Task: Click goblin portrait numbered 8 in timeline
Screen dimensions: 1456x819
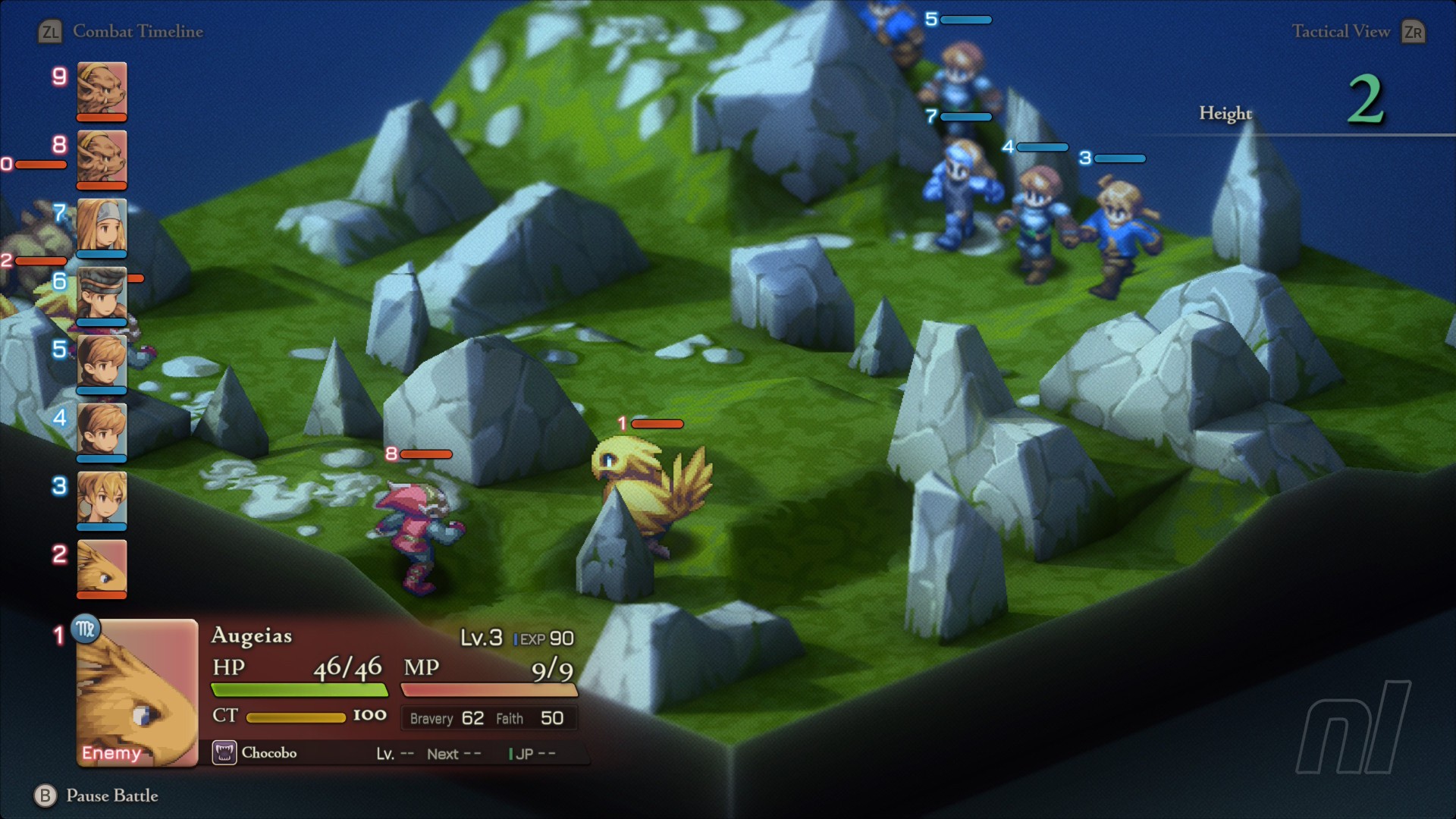Action: [102, 158]
